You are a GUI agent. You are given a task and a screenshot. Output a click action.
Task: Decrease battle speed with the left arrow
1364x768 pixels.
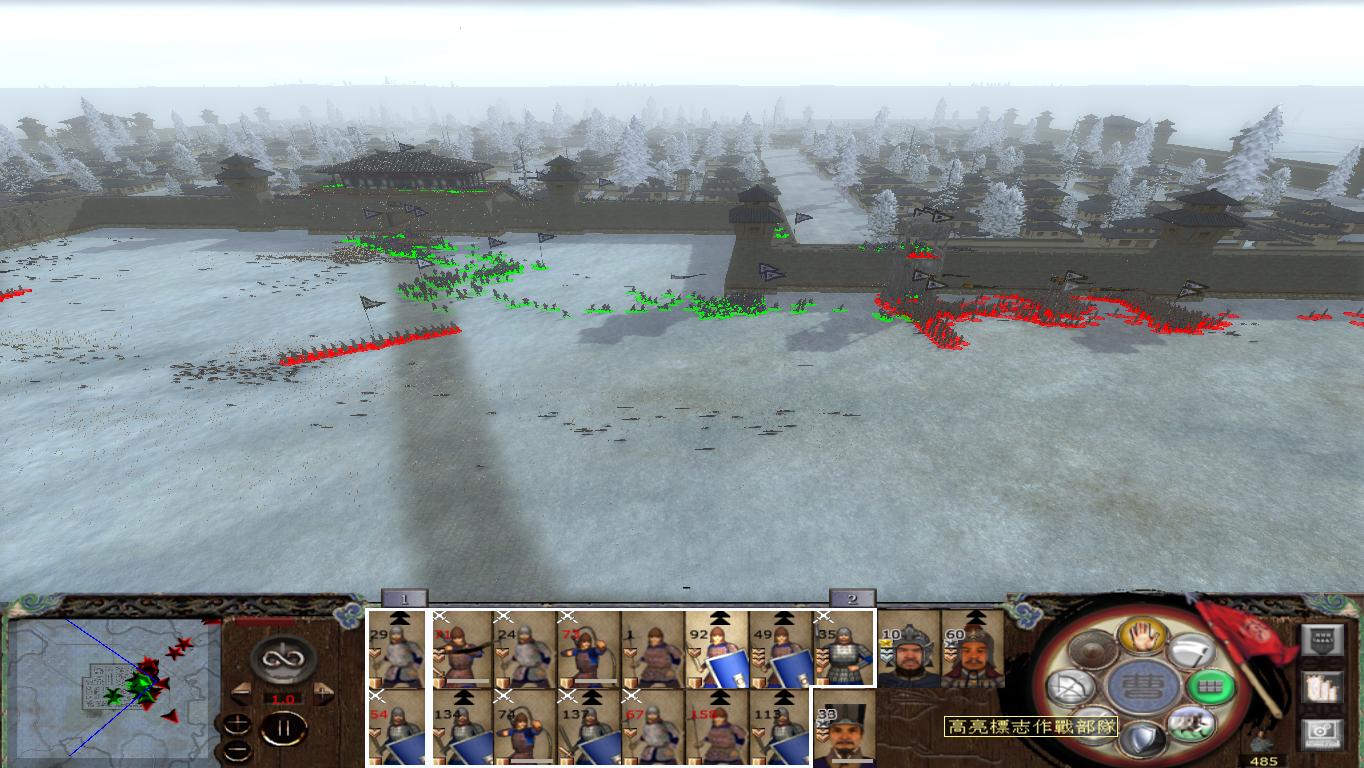[x=242, y=691]
